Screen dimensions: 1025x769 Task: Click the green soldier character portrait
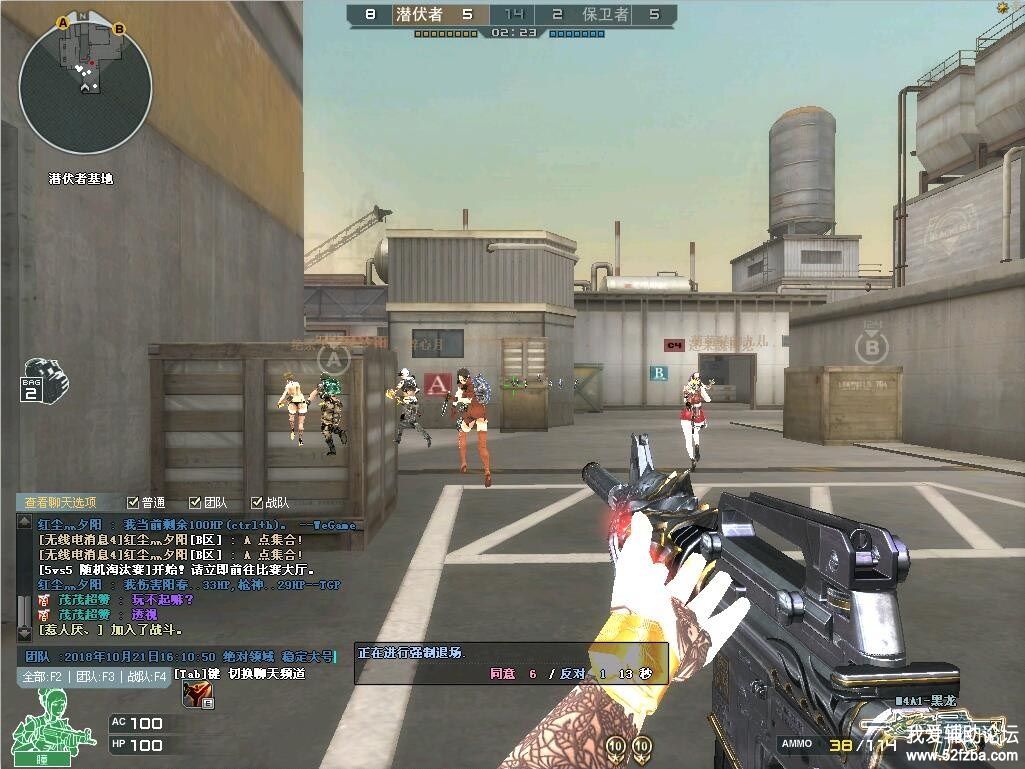coord(46,720)
